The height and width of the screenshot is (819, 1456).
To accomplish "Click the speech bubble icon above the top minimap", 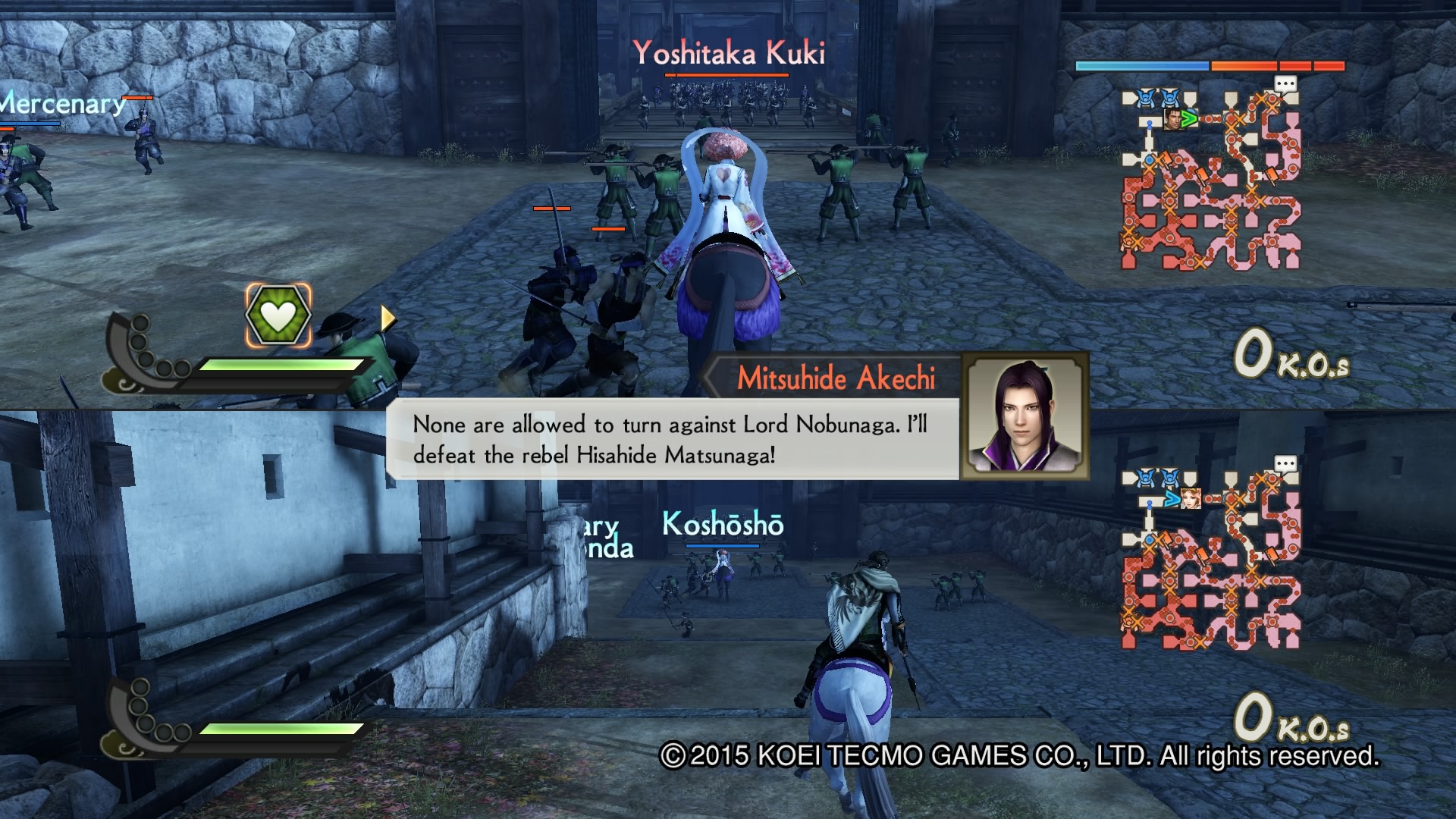I will click(x=1285, y=83).
